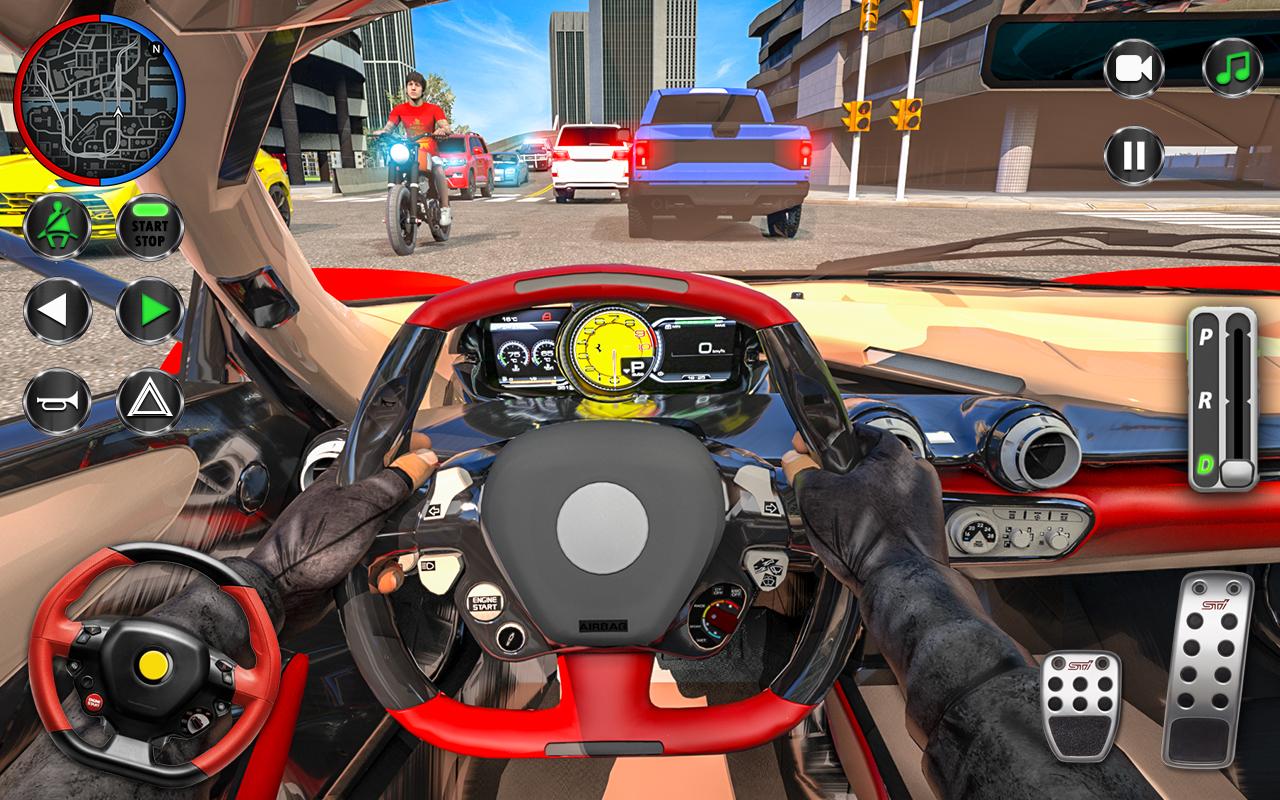Activate the hazard warning triangle icon

[x=148, y=403]
